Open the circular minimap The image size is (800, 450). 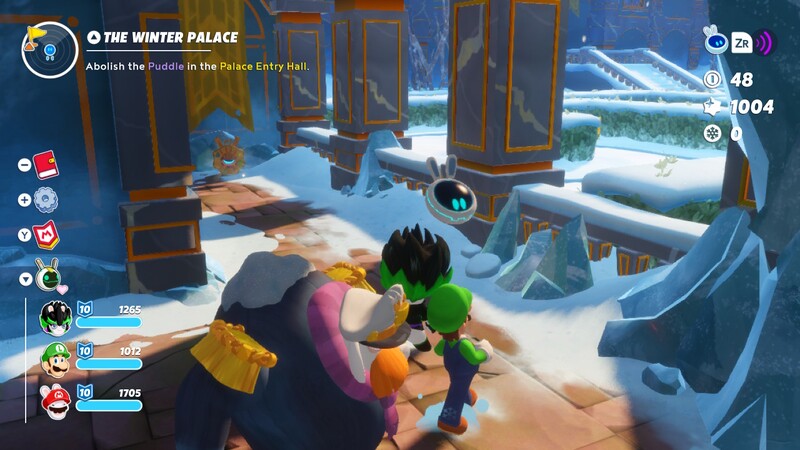tap(49, 49)
